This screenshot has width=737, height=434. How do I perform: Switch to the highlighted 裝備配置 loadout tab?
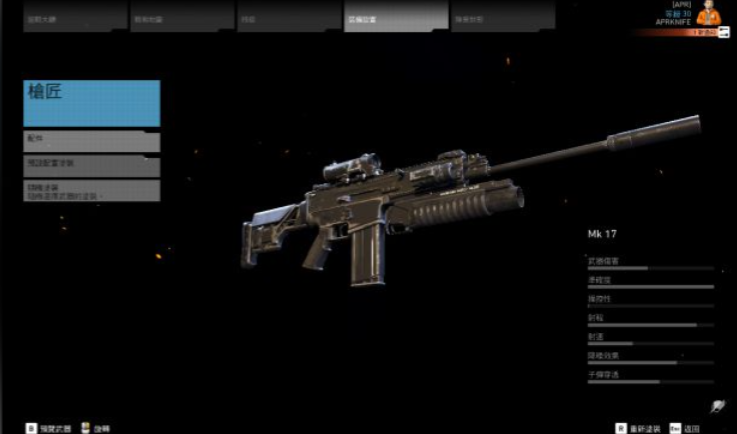pos(395,17)
